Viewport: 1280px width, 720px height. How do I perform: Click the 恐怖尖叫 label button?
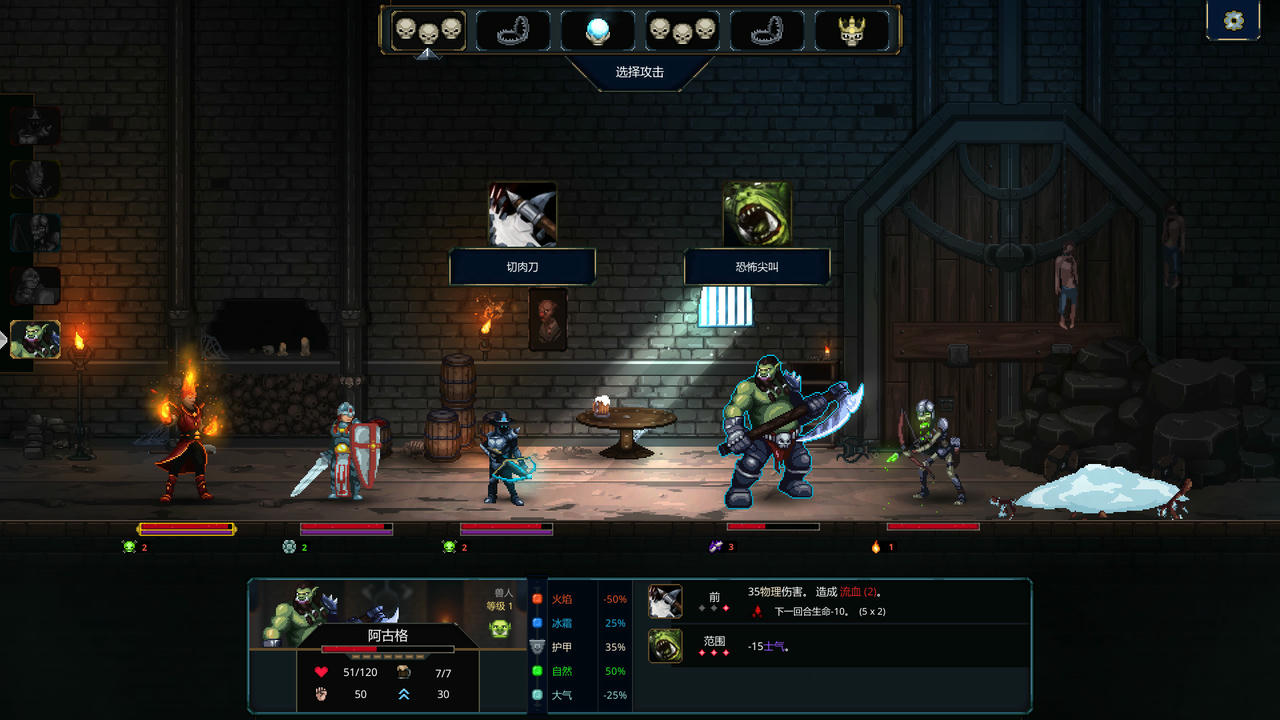[757, 267]
